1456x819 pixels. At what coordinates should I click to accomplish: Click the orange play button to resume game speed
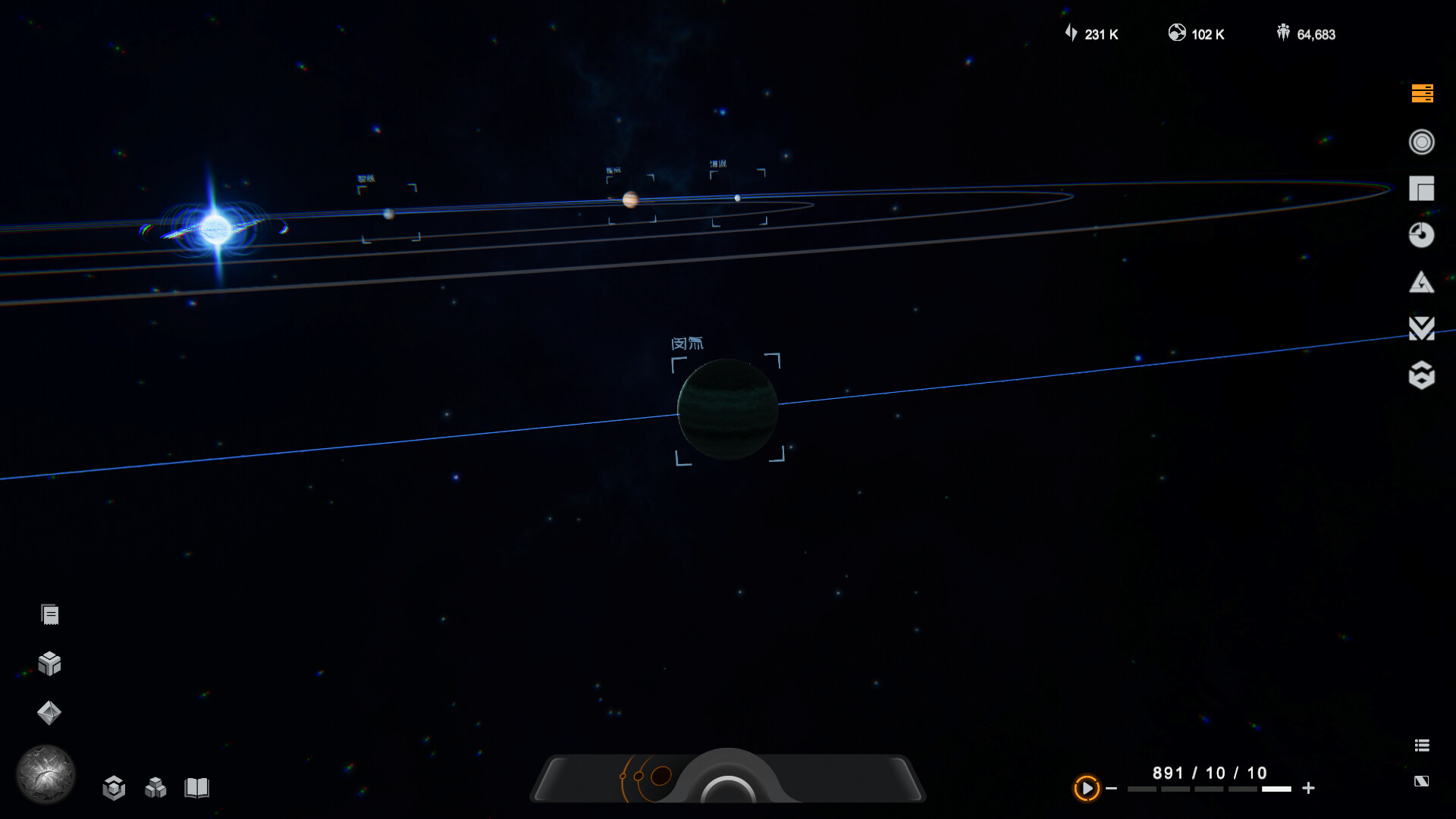tap(1086, 789)
